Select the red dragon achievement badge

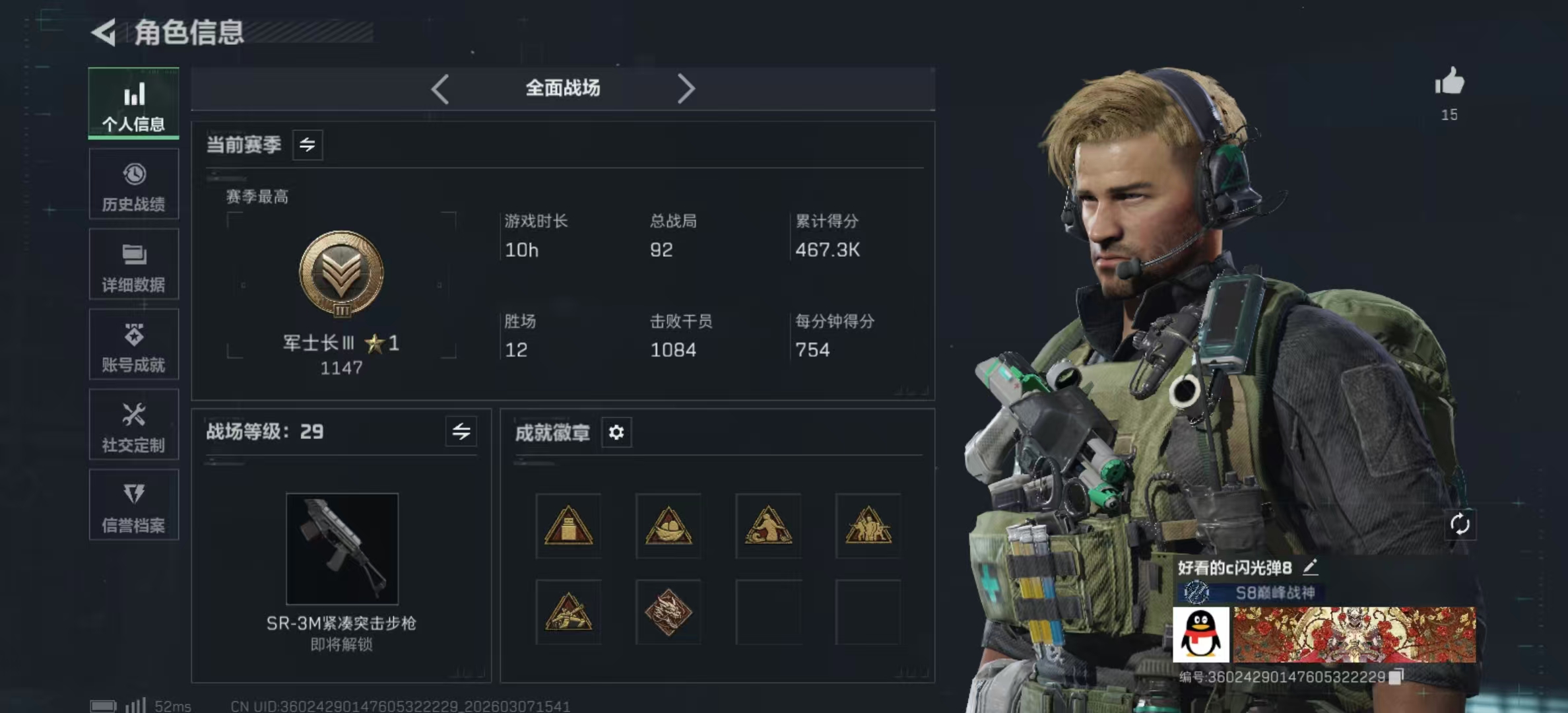coord(668,612)
